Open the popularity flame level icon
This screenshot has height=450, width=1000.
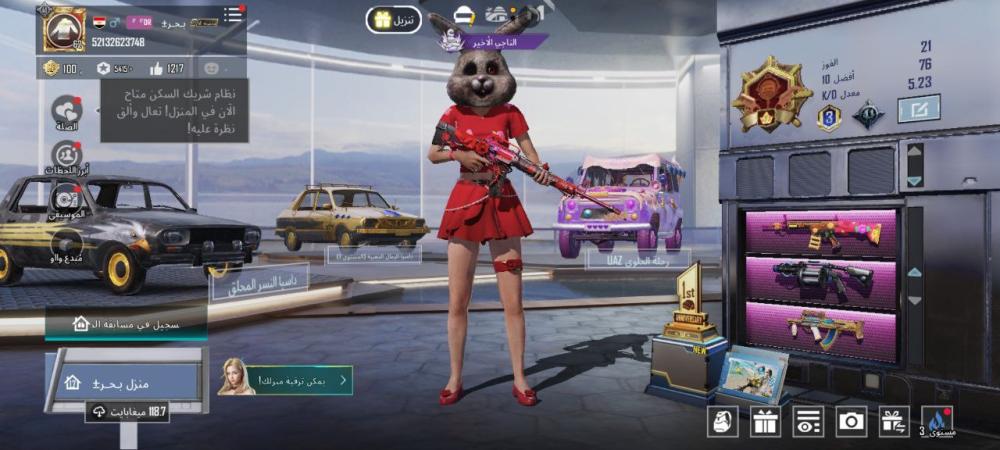(x=937, y=421)
